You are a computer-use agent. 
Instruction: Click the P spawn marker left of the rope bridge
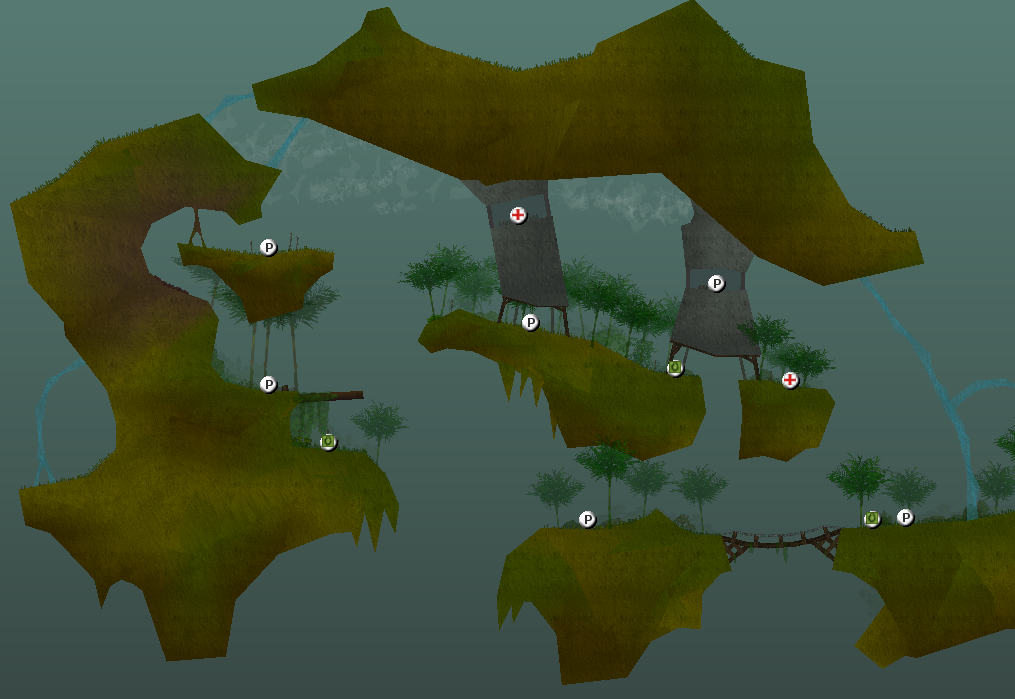pos(587,519)
